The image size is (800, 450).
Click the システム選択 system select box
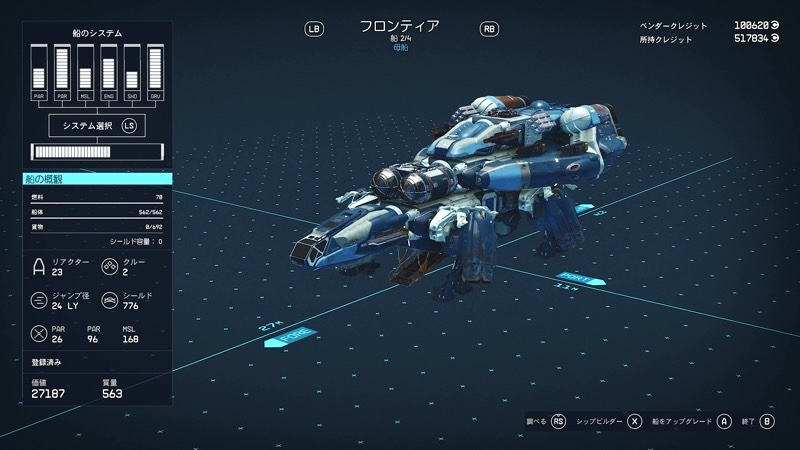click(x=96, y=125)
